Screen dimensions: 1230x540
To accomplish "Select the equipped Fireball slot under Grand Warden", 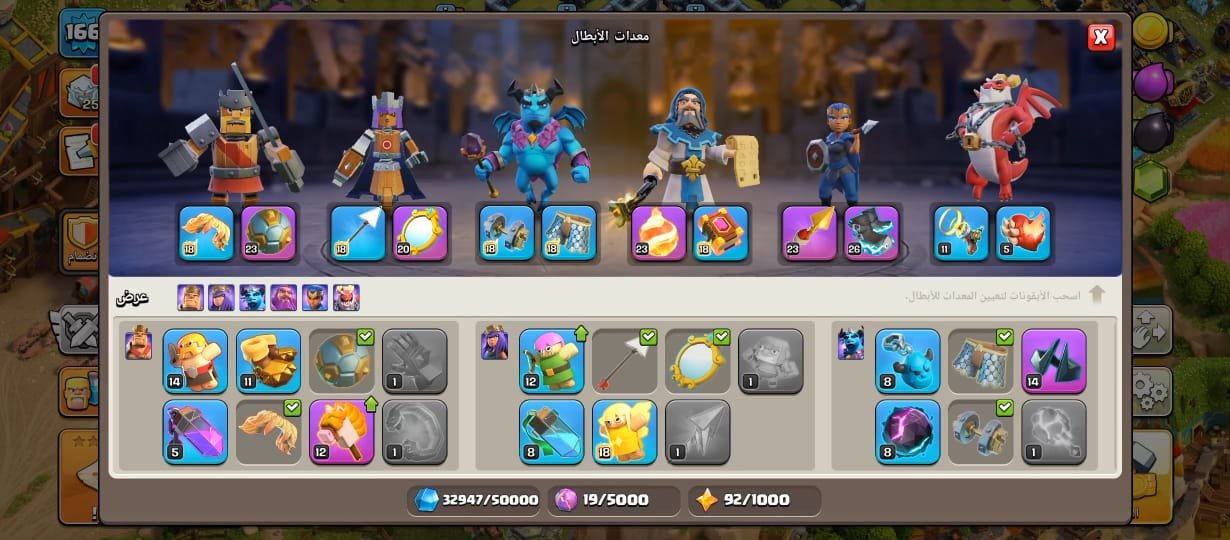I will (x=659, y=233).
